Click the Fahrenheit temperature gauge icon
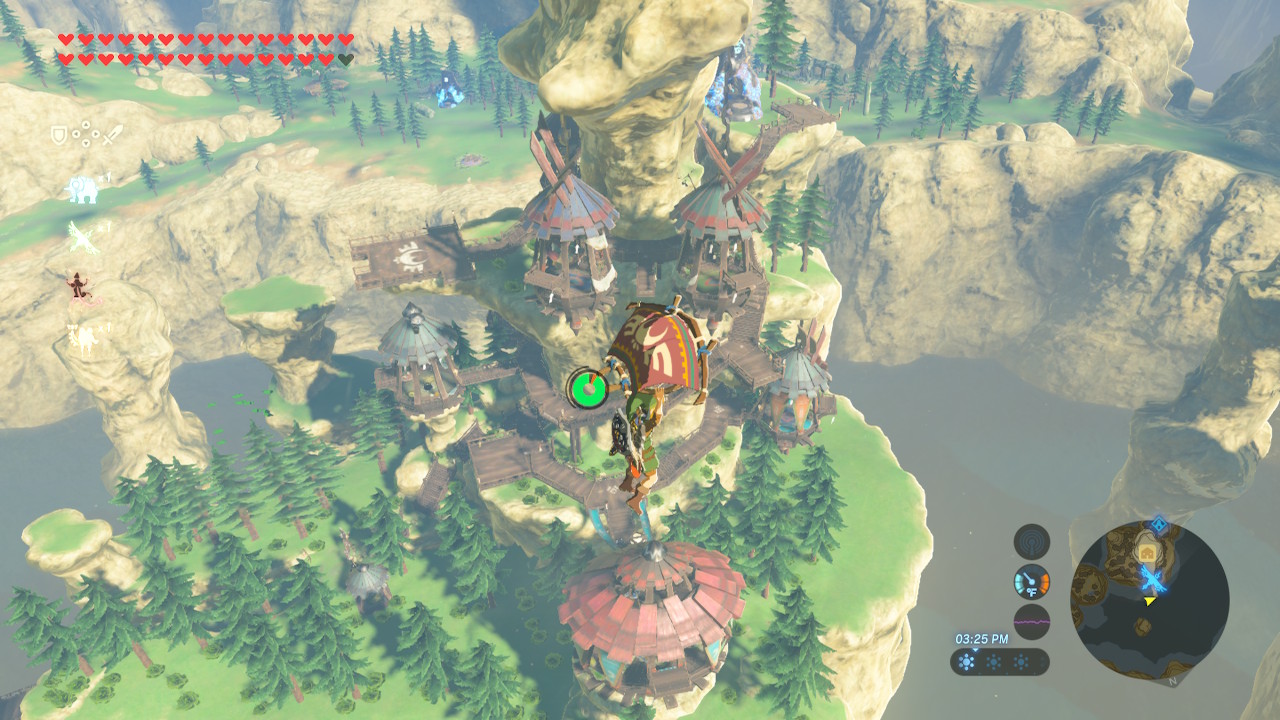The height and width of the screenshot is (720, 1280). point(1030,584)
